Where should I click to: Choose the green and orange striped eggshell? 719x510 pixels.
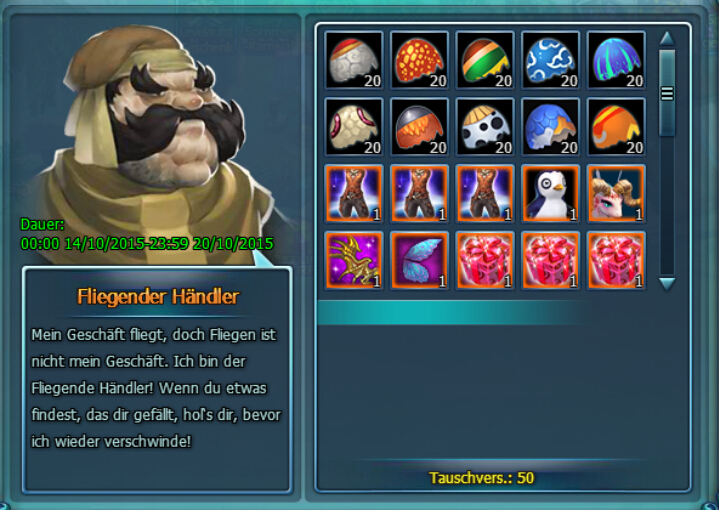tap(485, 60)
